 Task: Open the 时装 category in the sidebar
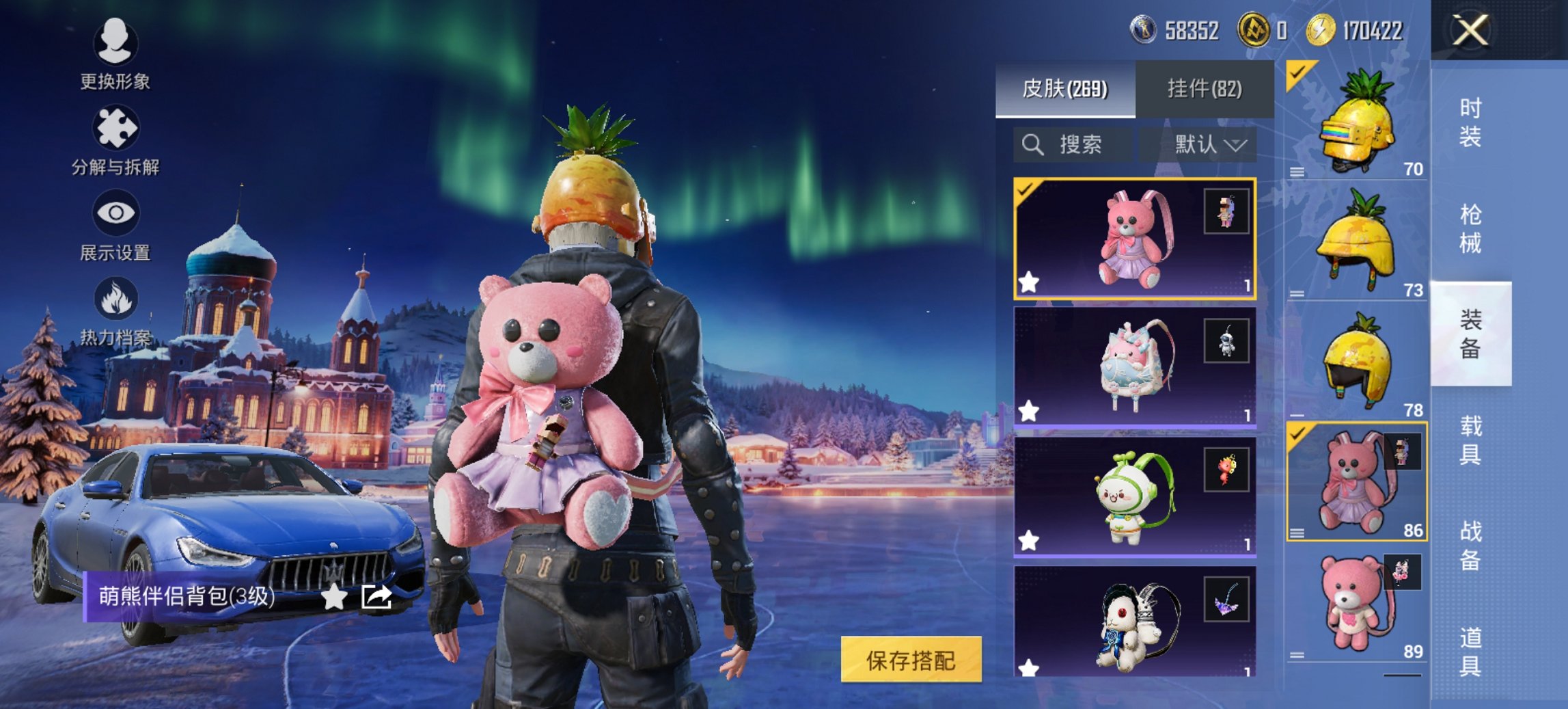pyautogui.click(x=1470, y=123)
